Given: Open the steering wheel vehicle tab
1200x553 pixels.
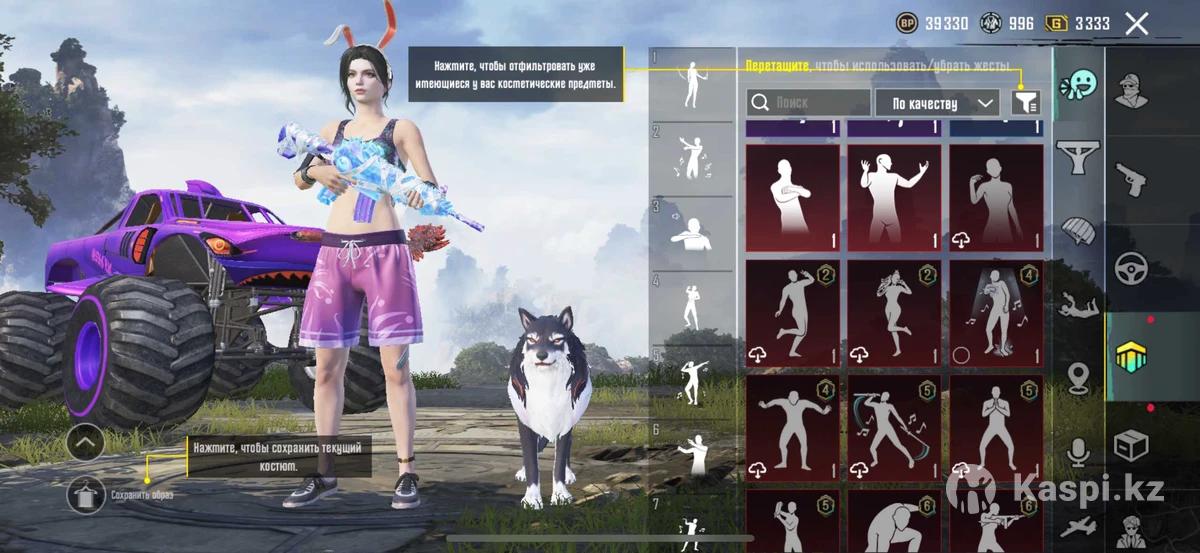Looking at the screenshot, I should click(x=1132, y=268).
